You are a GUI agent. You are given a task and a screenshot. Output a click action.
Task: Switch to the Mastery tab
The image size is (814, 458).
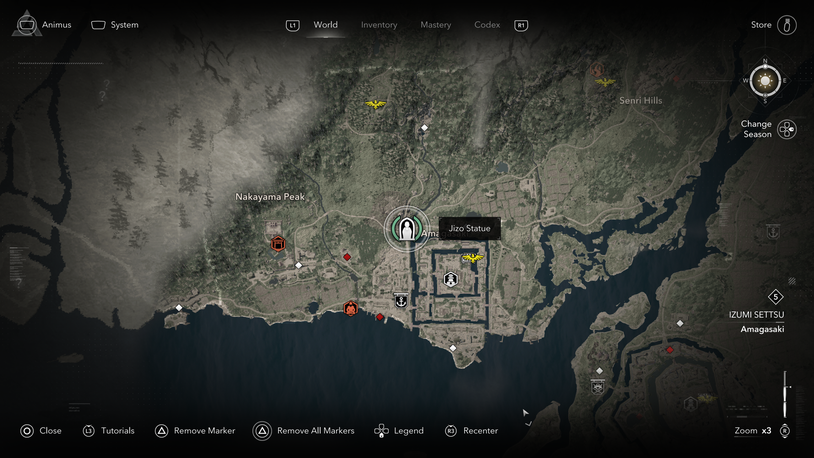[x=435, y=24]
